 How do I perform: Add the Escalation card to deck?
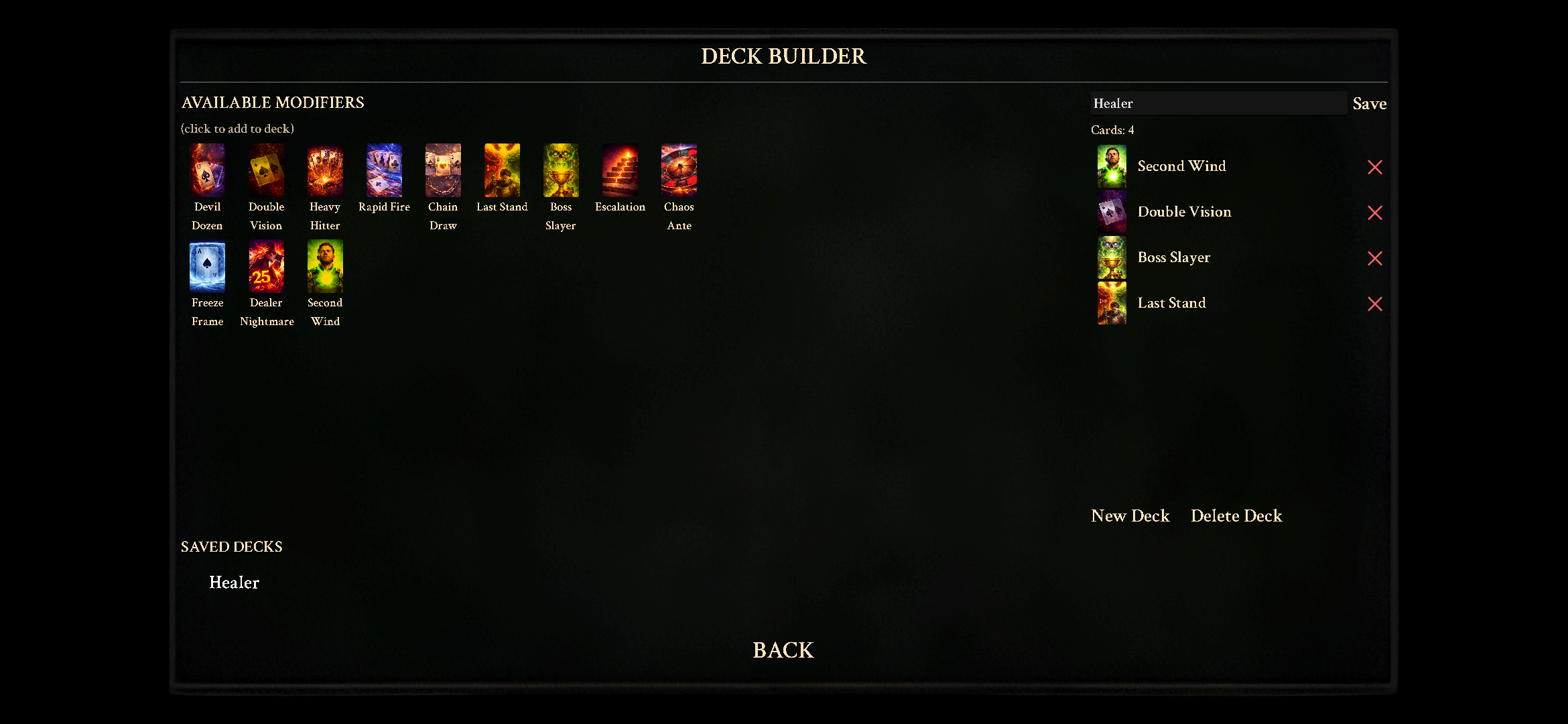(619, 170)
